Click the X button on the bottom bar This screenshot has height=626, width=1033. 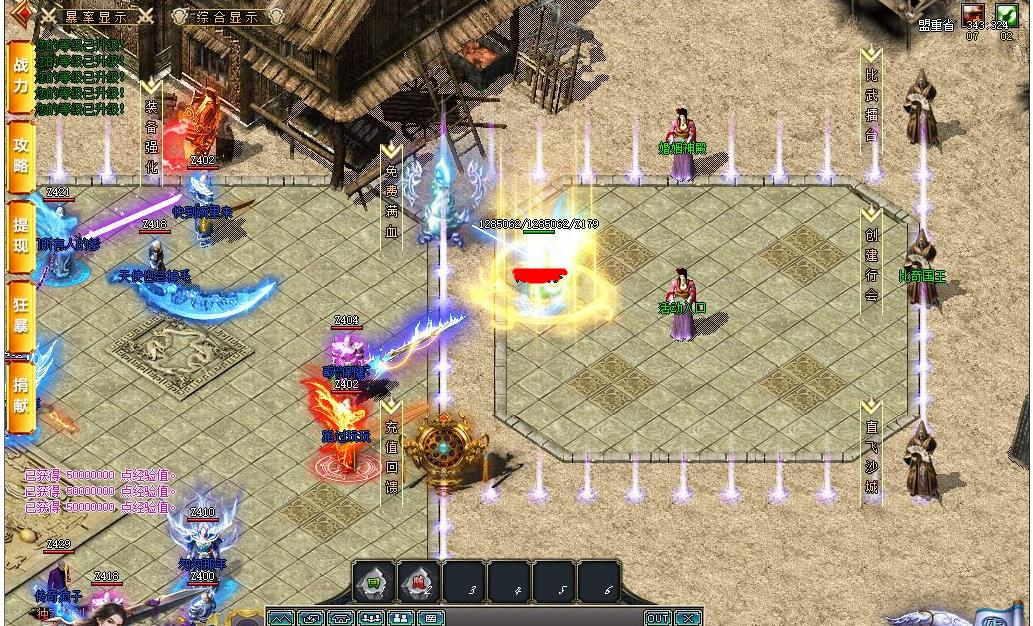(x=687, y=618)
